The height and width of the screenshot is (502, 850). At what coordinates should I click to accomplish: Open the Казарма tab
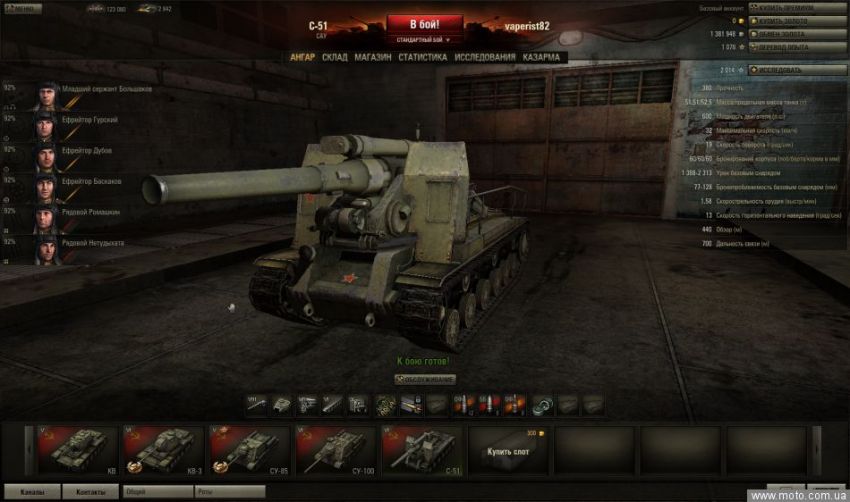click(x=541, y=57)
